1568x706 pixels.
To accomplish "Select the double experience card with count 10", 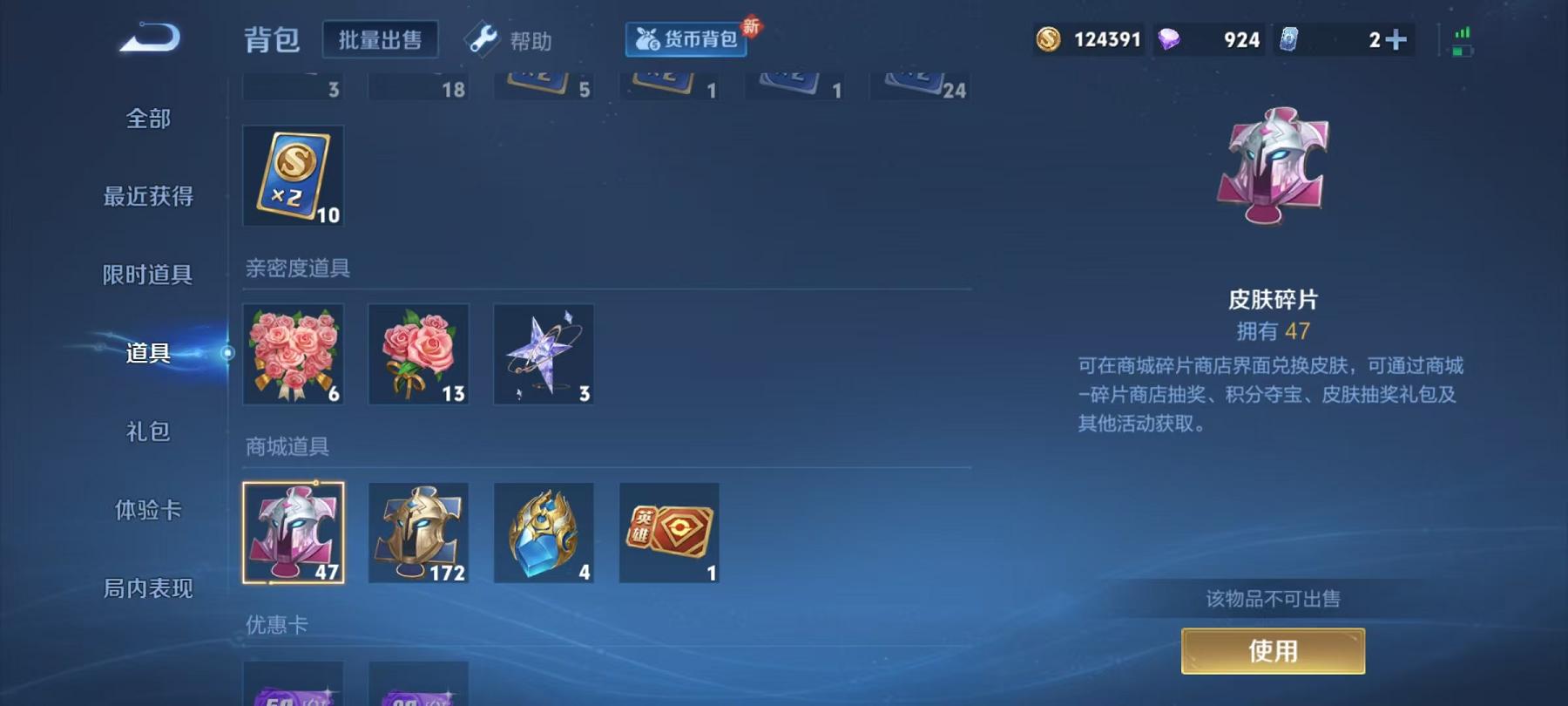I will click(294, 174).
